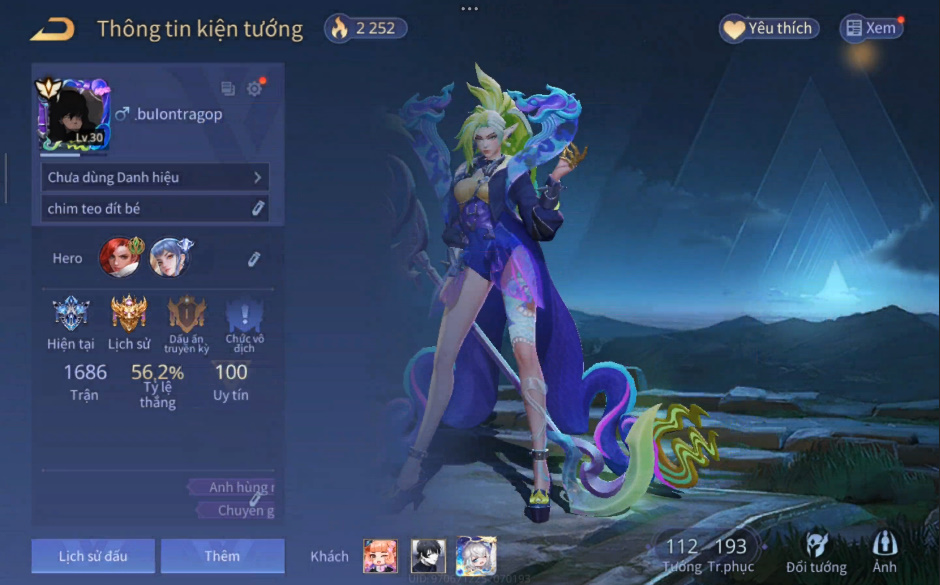Viewport: 940px width, 585px height.
Task: Edit the signature text with pencil icon
Action: [257, 208]
